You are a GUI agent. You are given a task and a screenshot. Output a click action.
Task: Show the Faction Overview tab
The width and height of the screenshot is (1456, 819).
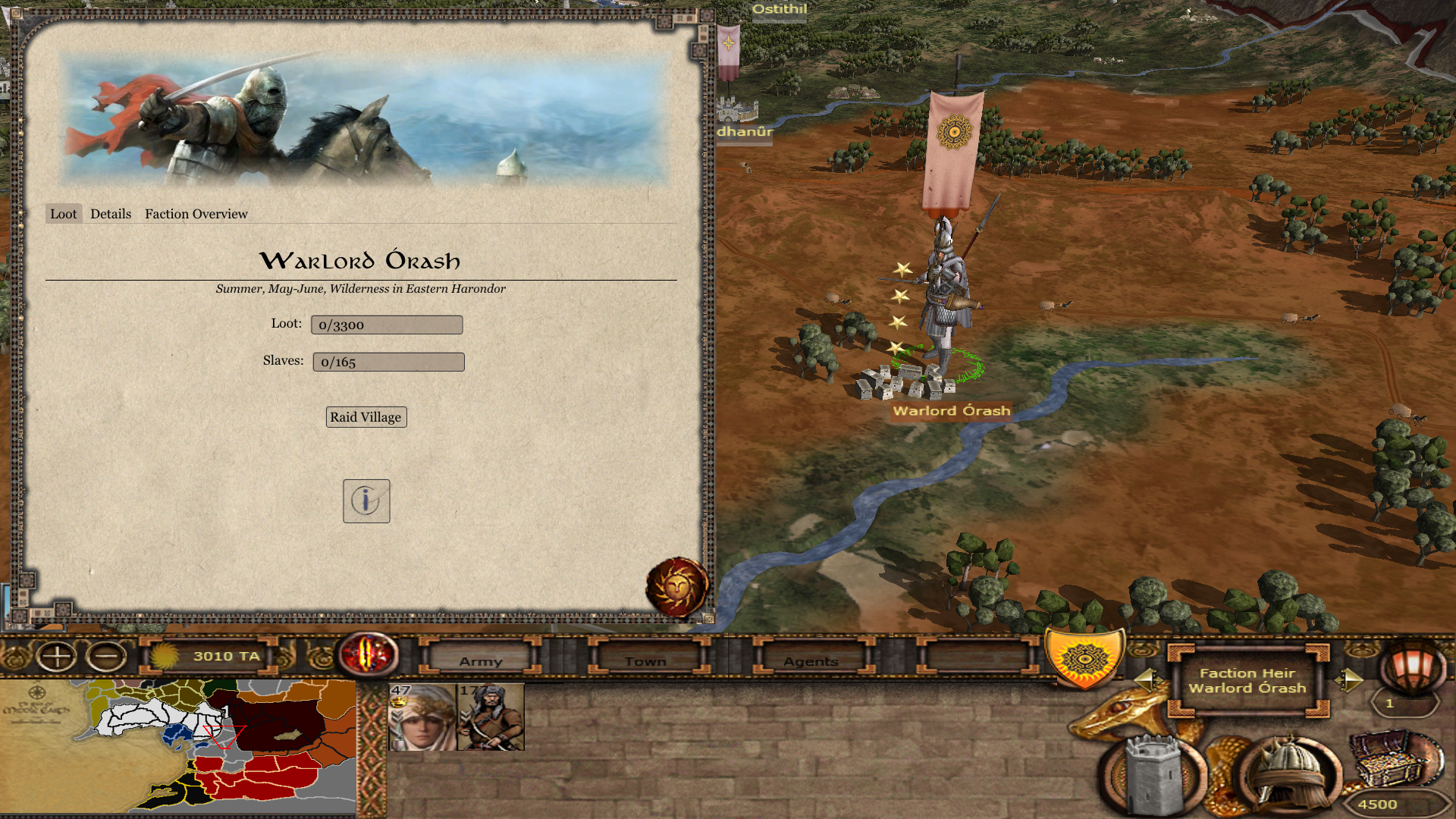[x=196, y=214]
